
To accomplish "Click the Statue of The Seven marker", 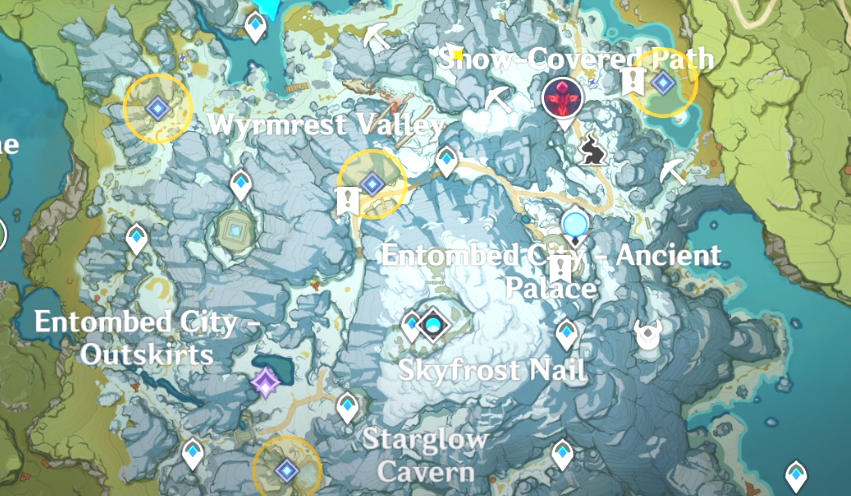I will click(x=575, y=225).
